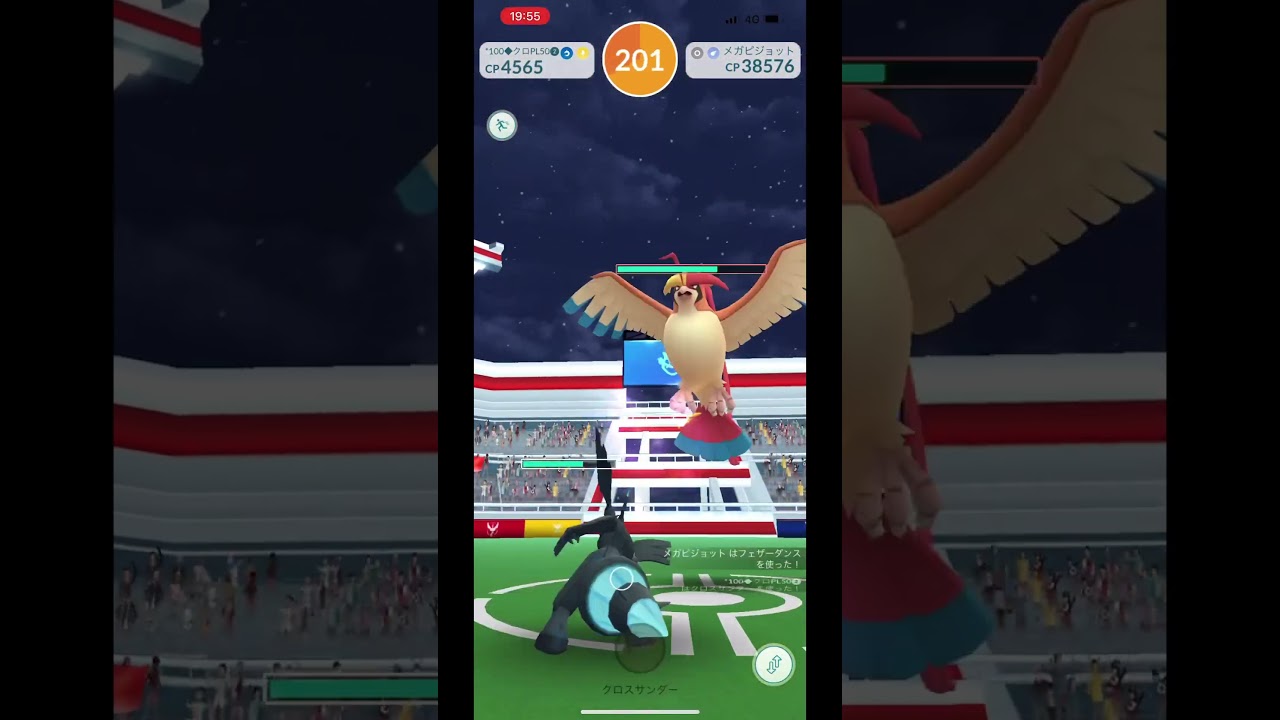Tap the yellow coin icon beside player's name
This screenshot has width=1280, height=720.
click(x=583, y=54)
